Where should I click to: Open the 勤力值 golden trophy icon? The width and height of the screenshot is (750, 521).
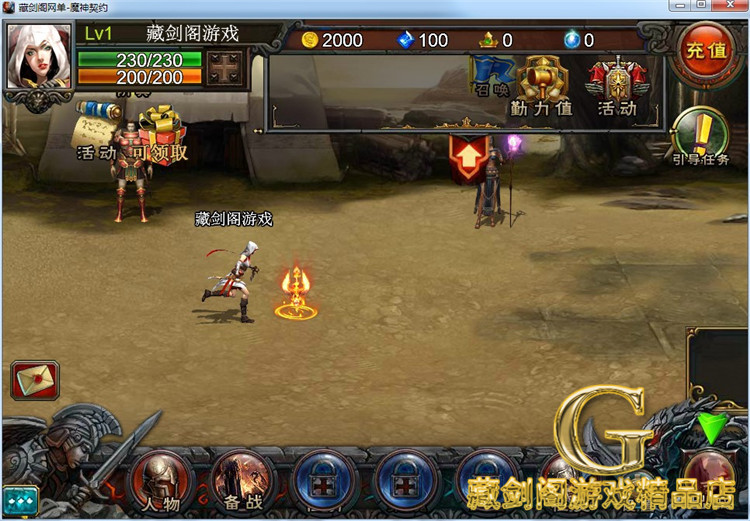click(541, 85)
